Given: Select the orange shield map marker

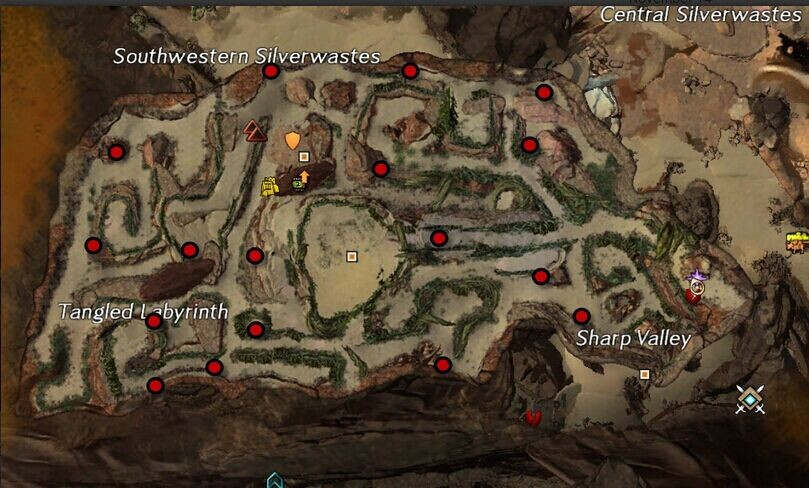Looking at the screenshot, I should point(292,140).
